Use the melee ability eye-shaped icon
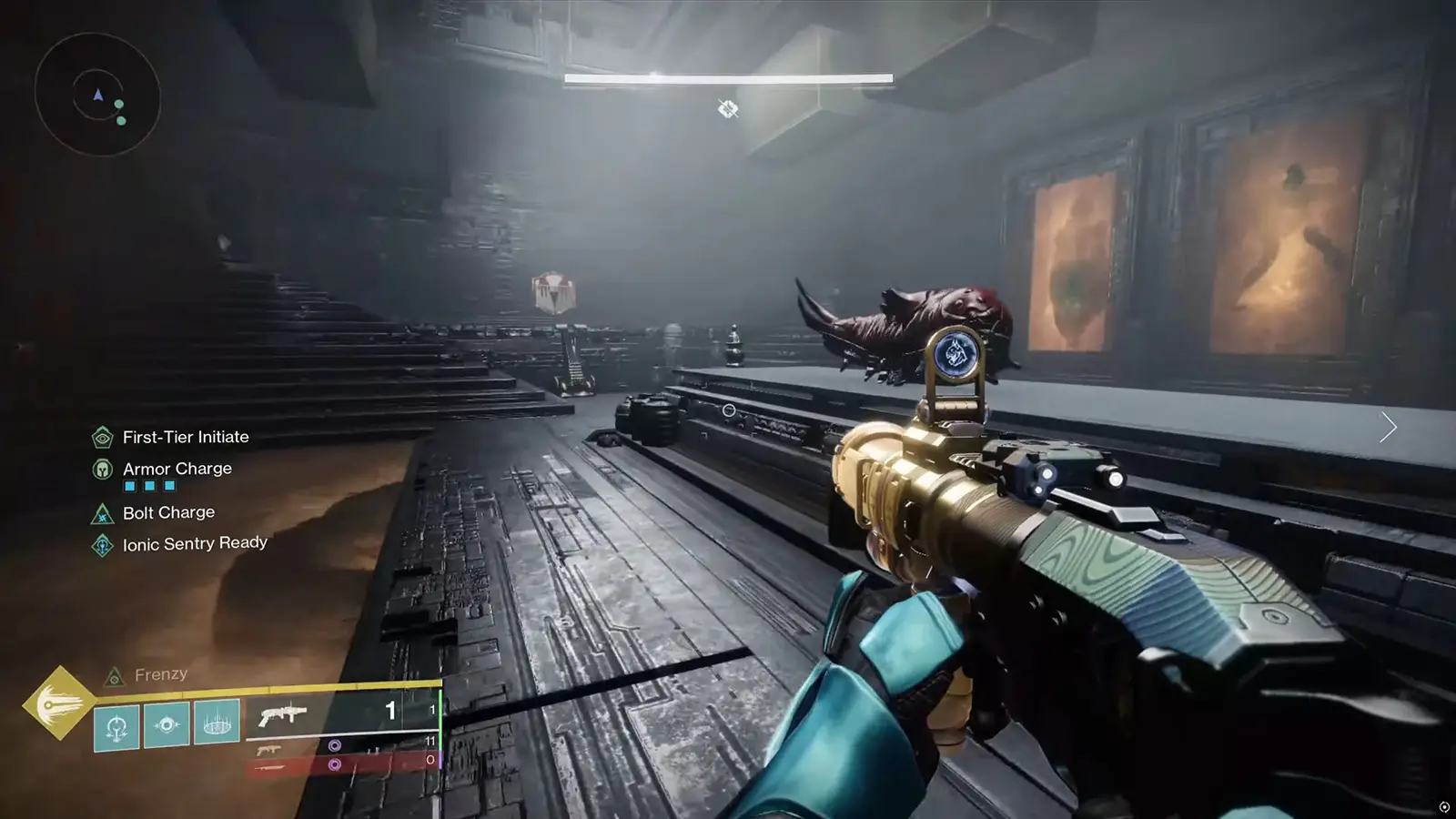The height and width of the screenshot is (819, 1456). (x=167, y=725)
